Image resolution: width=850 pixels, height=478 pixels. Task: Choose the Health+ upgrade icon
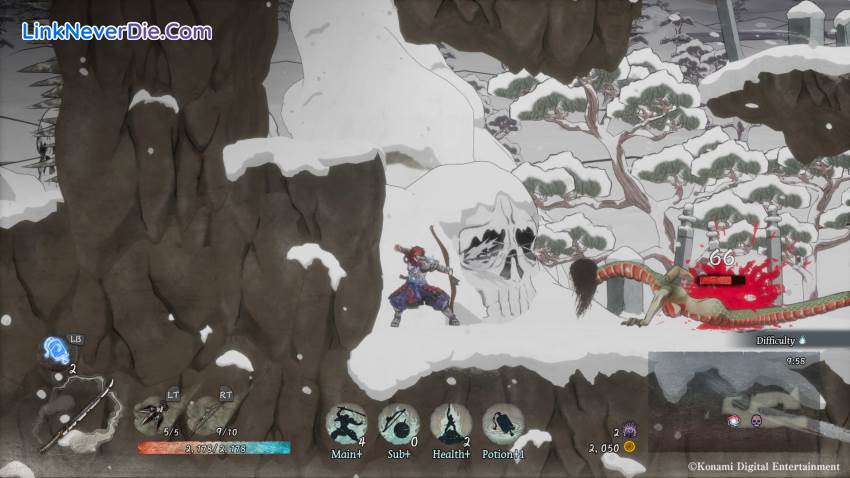click(451, 424)
